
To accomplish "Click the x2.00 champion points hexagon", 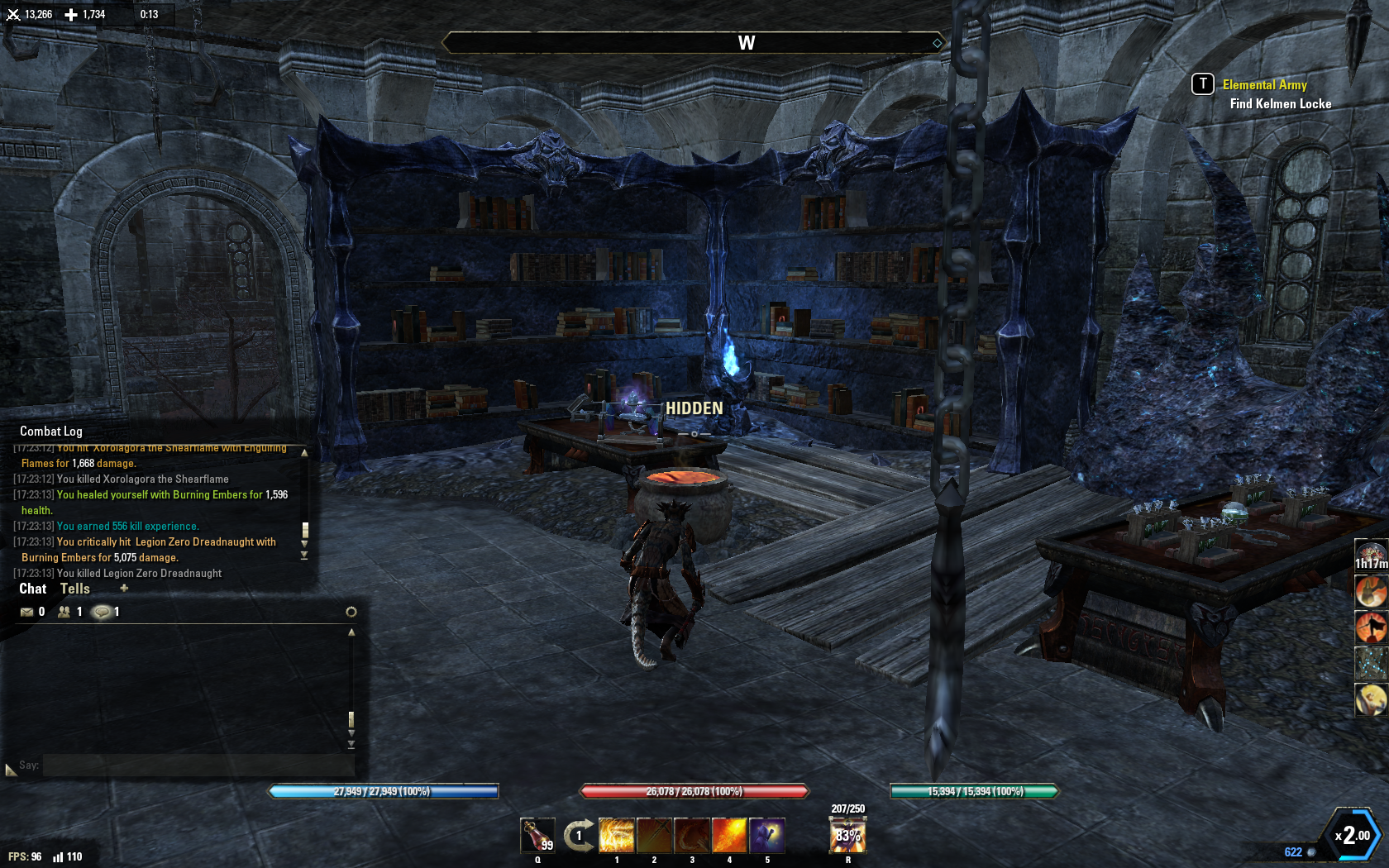I will click(x=1353, y=835).
